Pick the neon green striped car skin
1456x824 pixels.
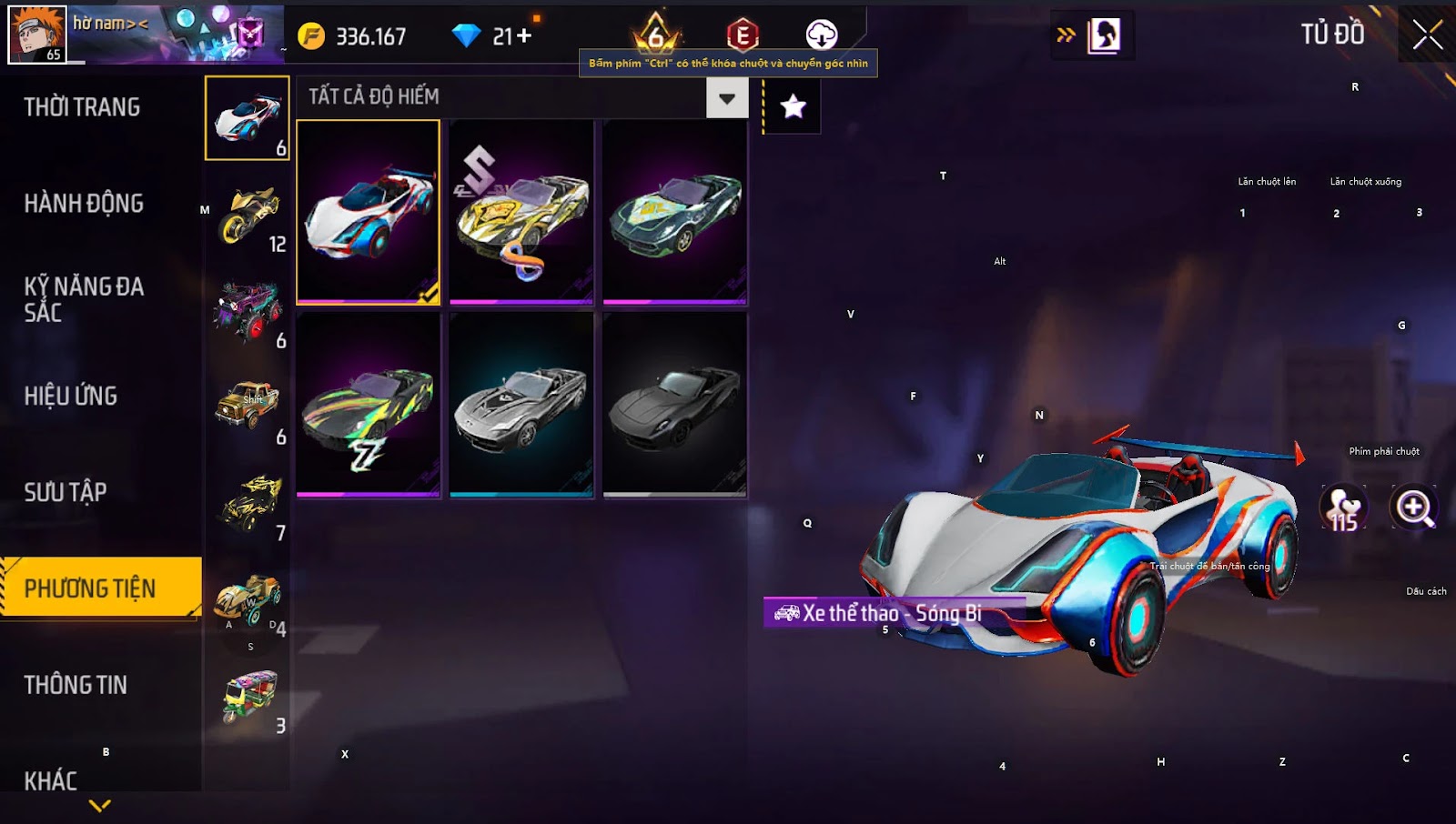tap(369, 405)
